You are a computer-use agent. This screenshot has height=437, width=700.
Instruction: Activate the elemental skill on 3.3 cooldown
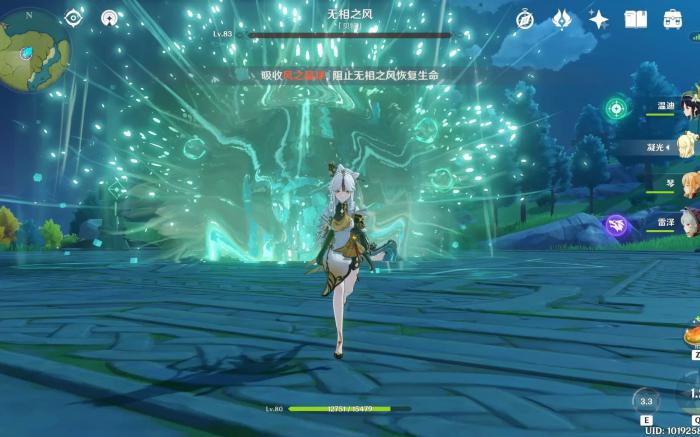click(x=646, y=402)
